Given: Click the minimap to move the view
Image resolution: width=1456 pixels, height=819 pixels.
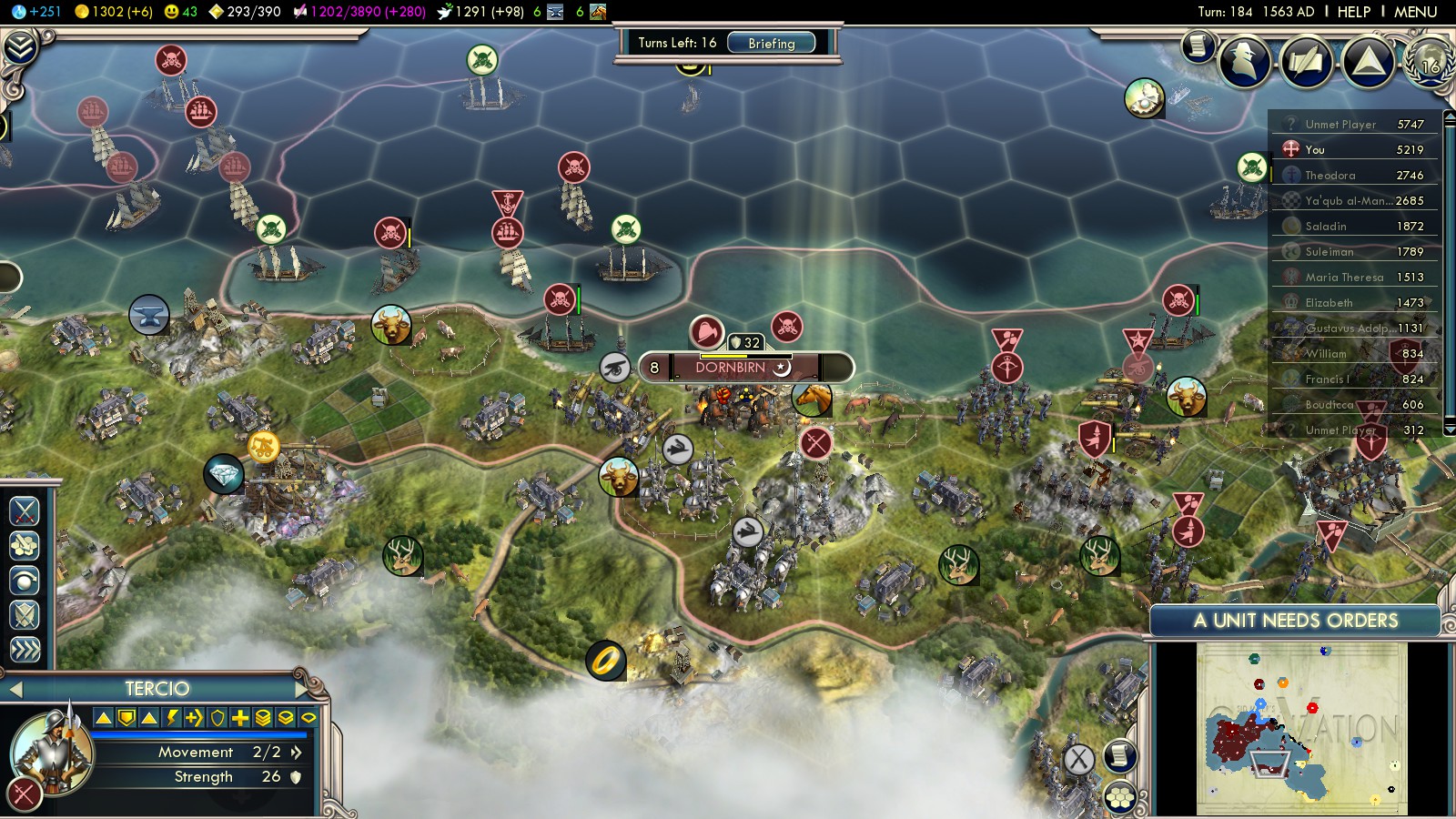Looking at the screenshot, I should [x=1301, y=728].
